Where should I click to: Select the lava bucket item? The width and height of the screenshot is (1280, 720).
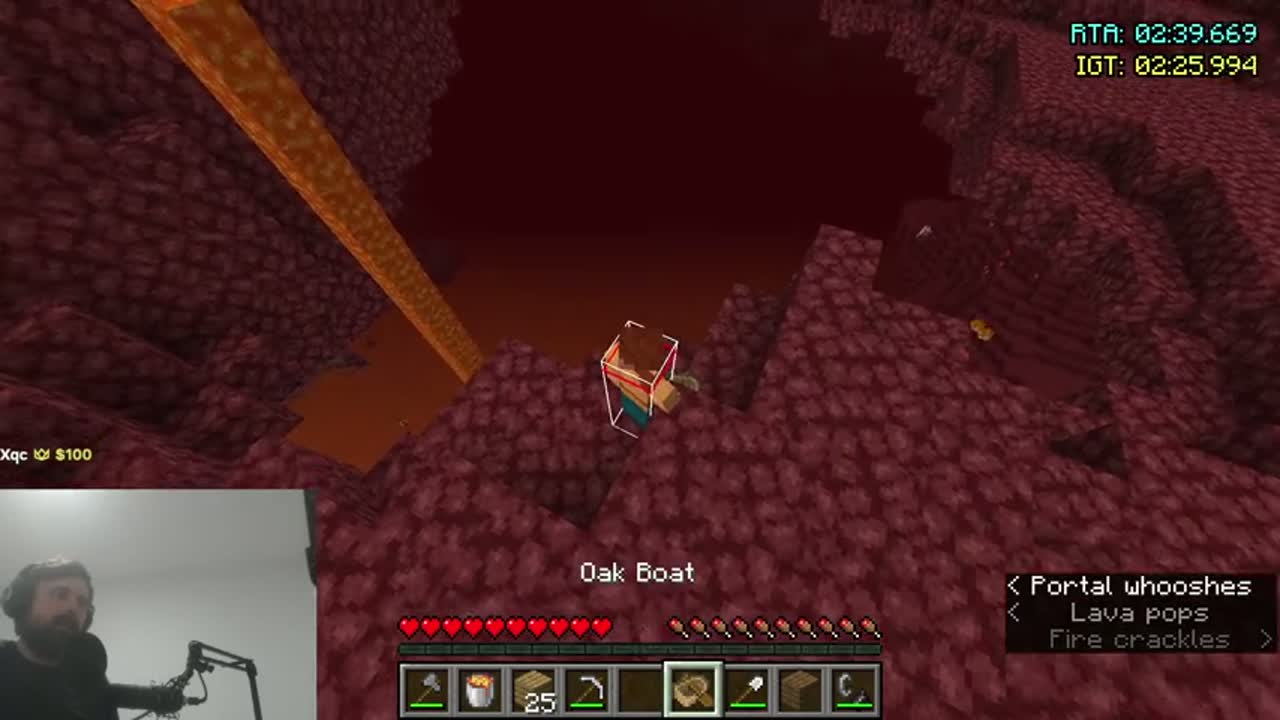(x=481, y=690)
